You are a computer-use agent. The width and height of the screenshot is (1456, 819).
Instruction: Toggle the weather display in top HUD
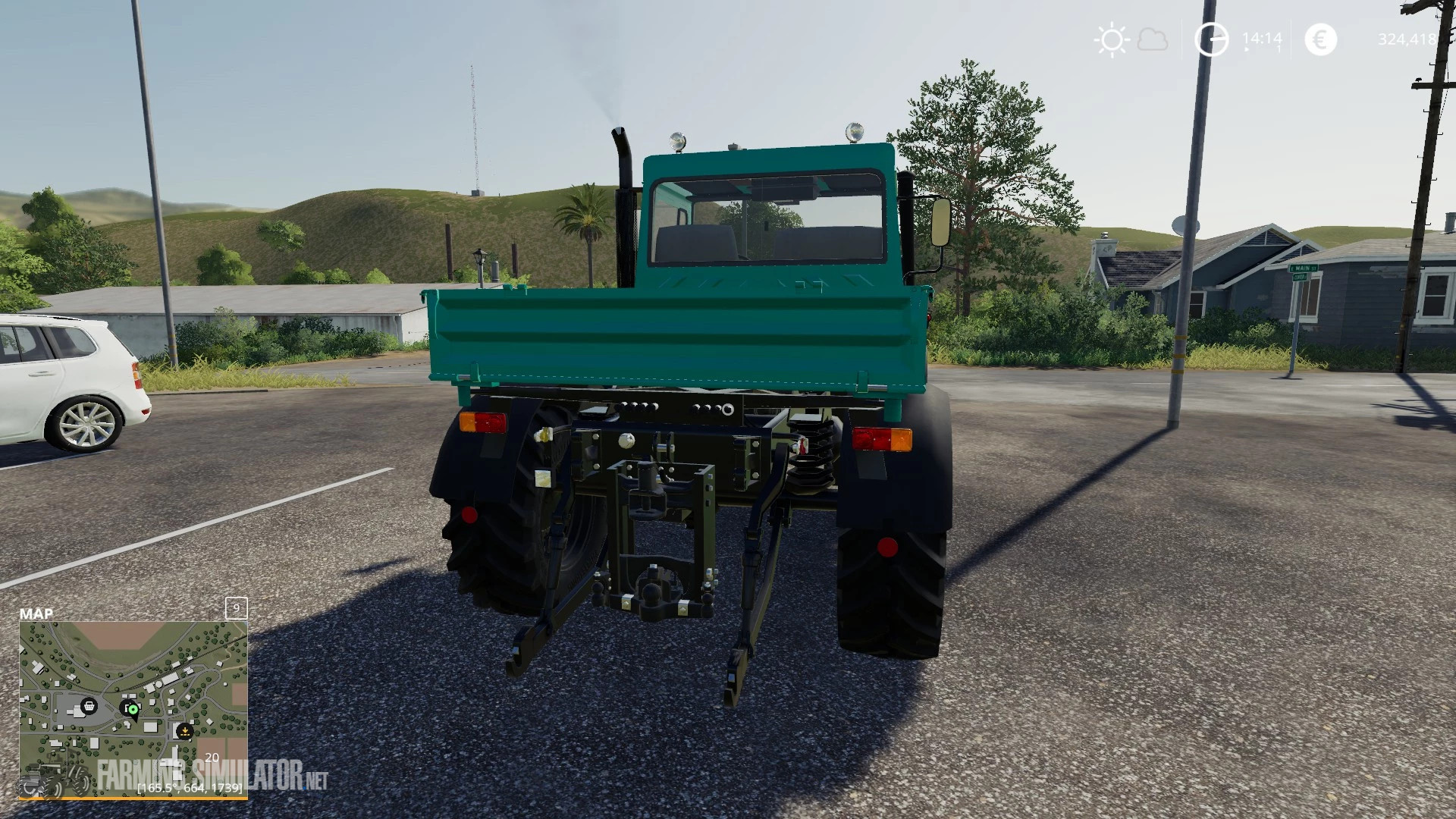click(x=1131, y=39)
